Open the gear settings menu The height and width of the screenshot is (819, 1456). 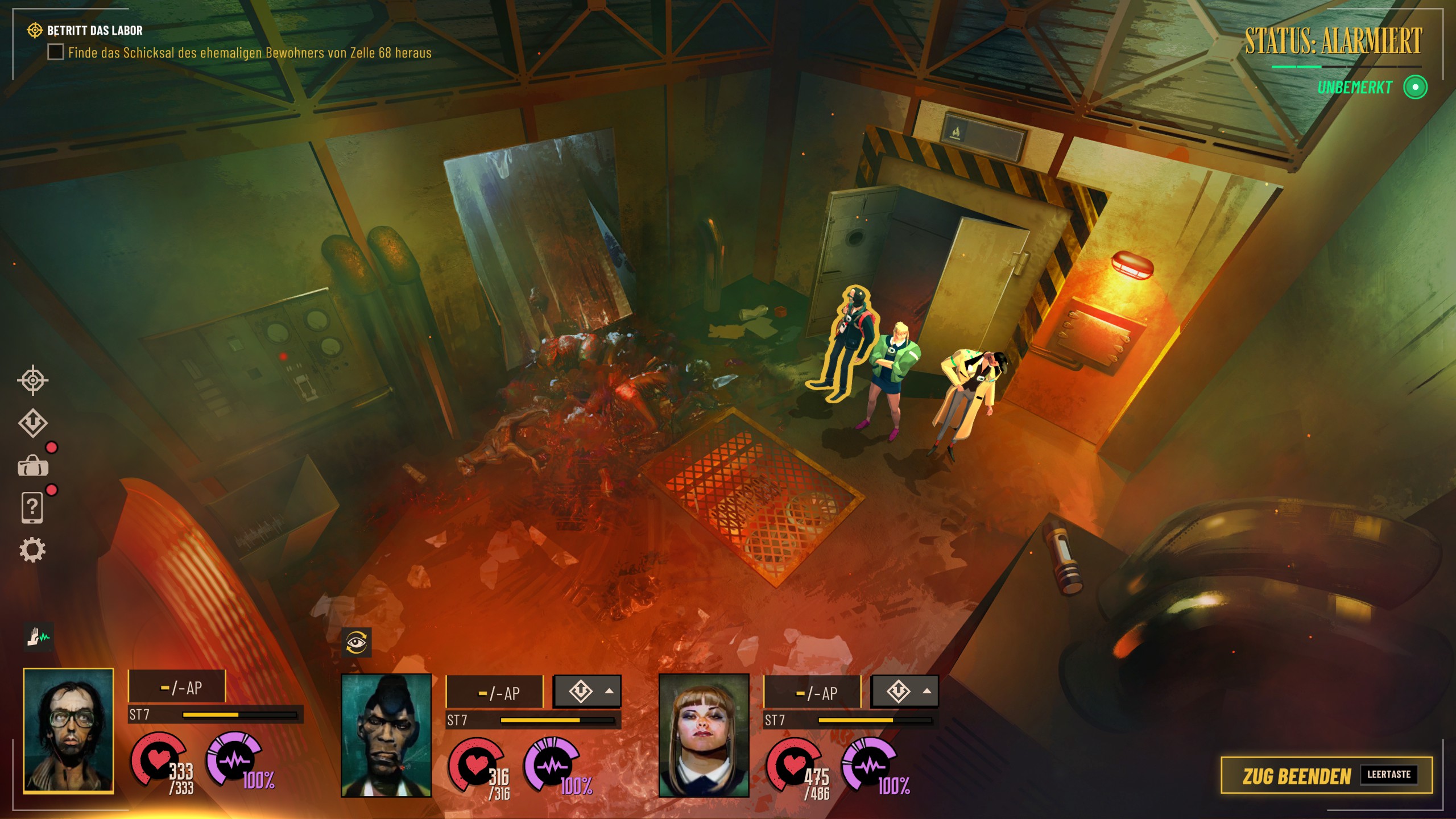coord(32,550)
